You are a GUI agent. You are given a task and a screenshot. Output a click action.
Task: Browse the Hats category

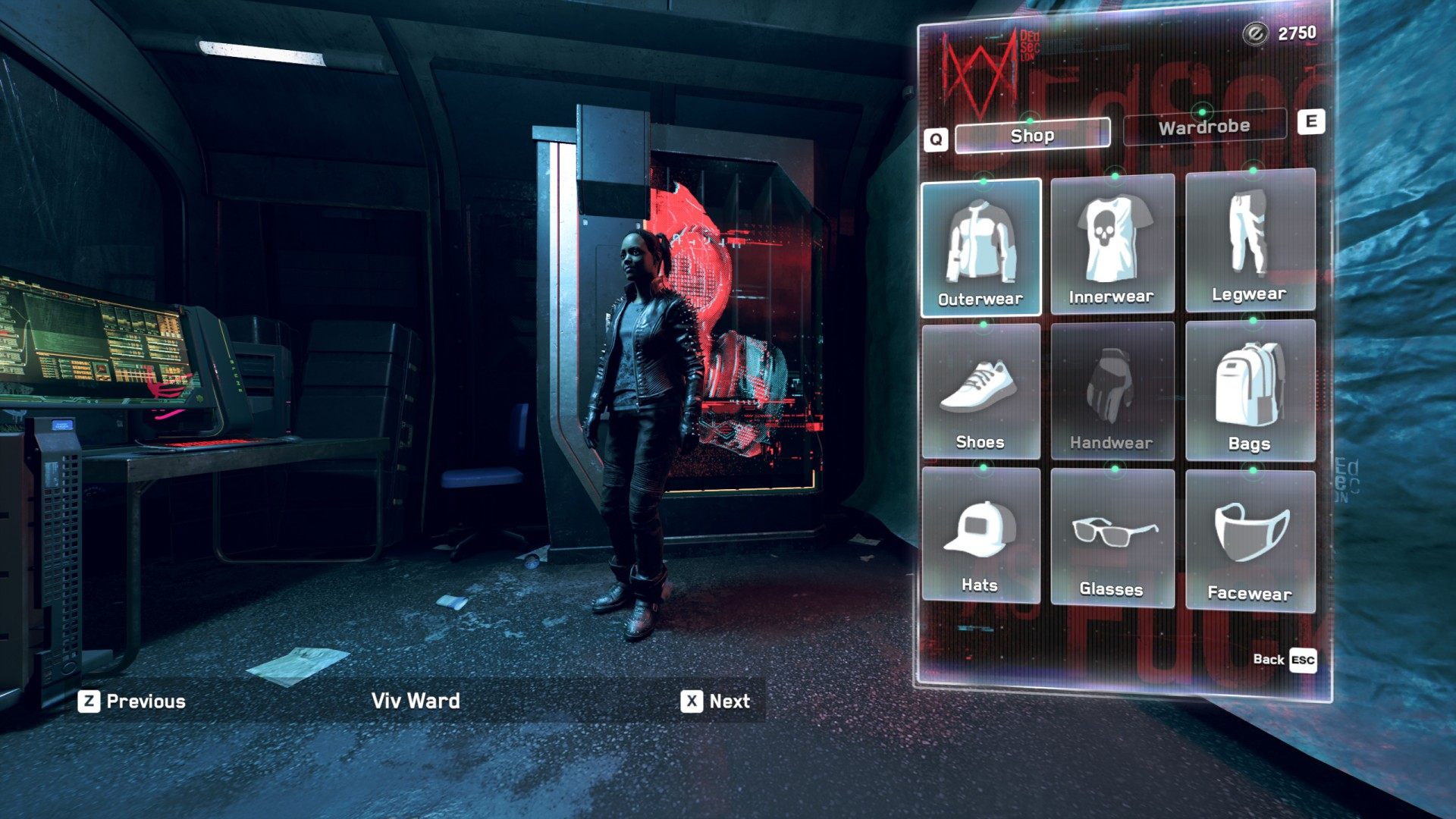pos(981,535)
